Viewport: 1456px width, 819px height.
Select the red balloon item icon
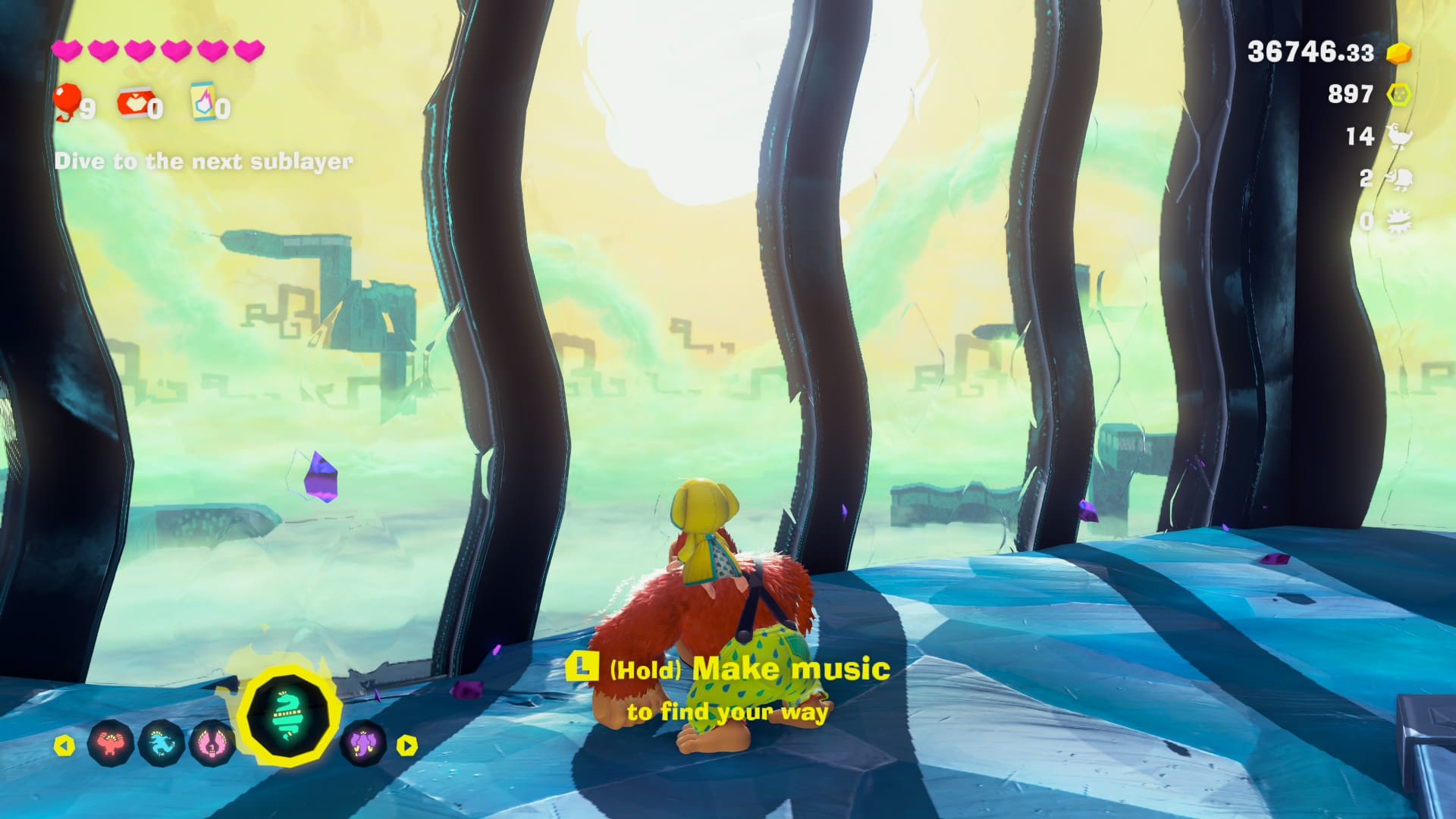(68, 101)
